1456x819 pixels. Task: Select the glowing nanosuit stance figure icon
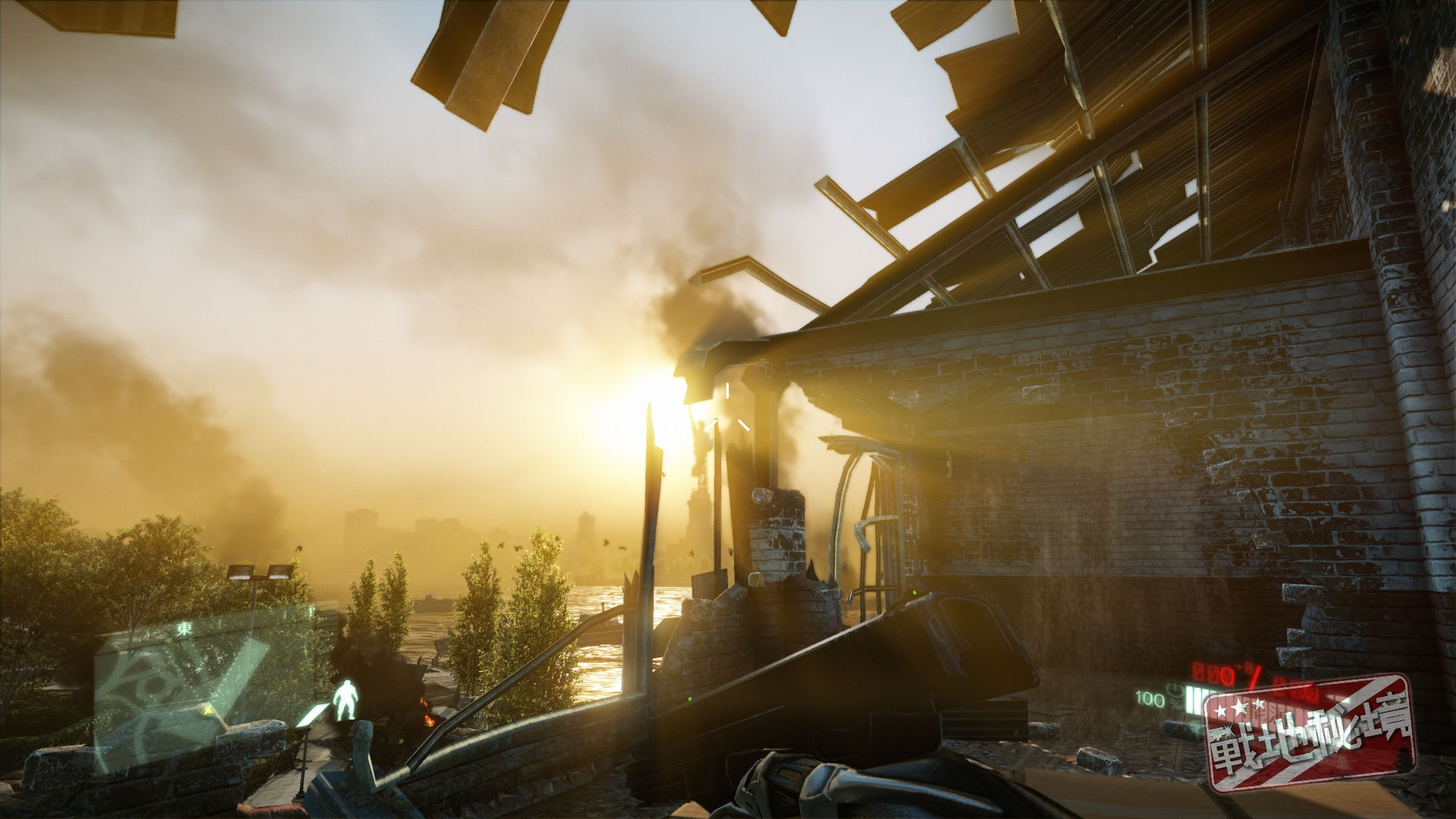(346, 700)
